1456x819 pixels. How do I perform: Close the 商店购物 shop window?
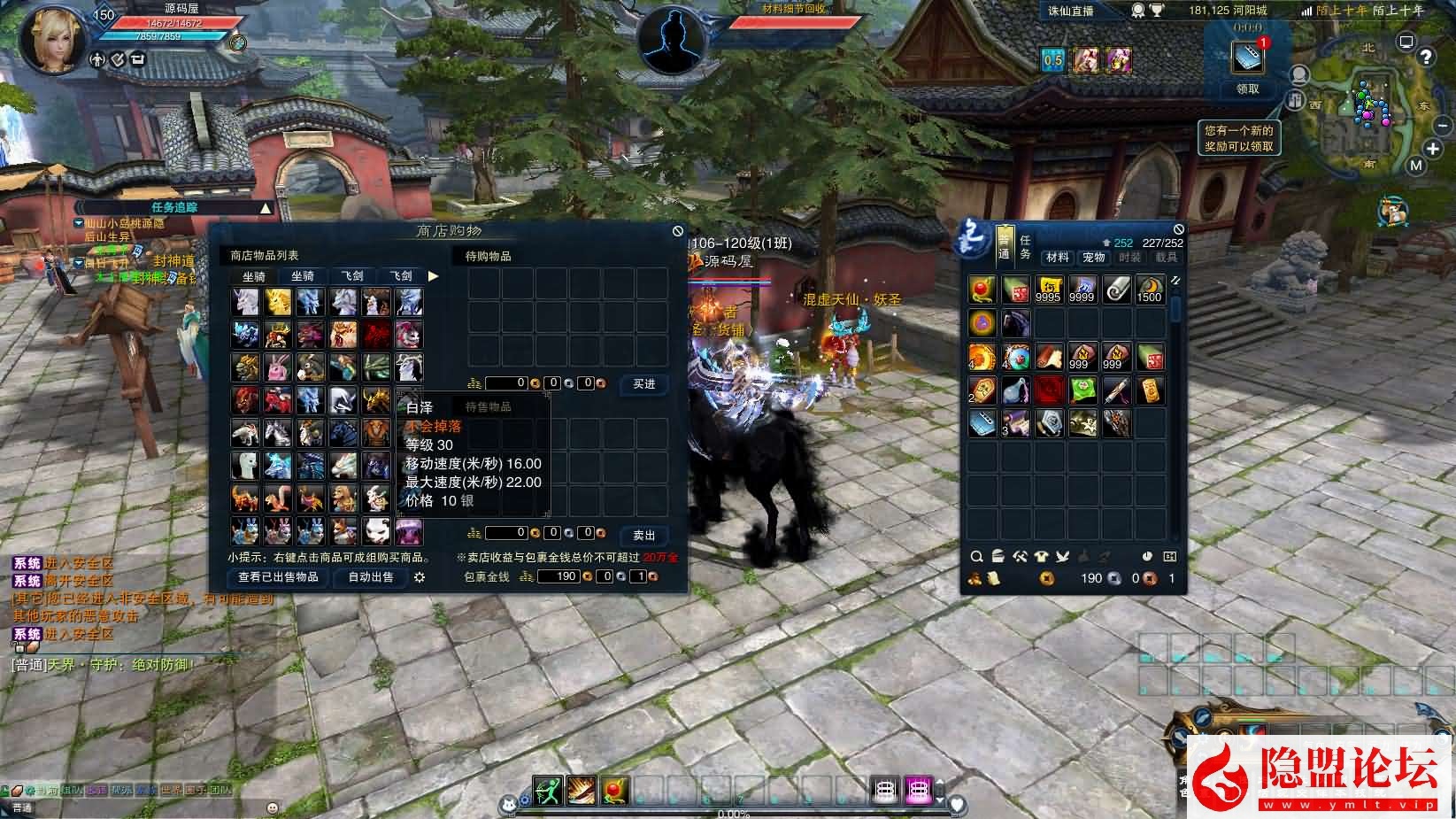678,231
